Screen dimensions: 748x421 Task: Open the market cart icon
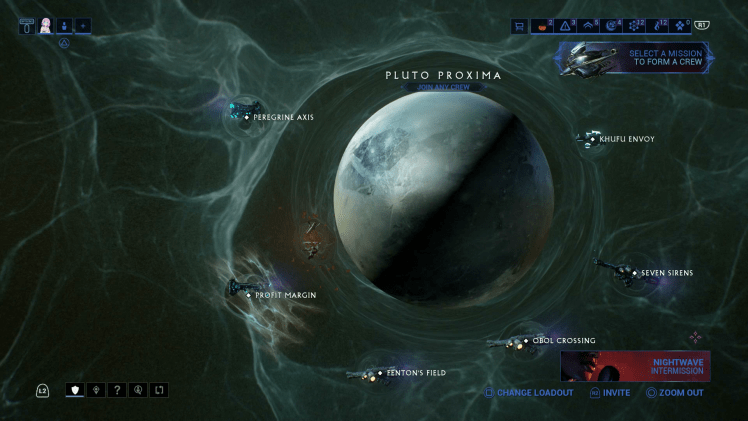click(x=519, y=26)
